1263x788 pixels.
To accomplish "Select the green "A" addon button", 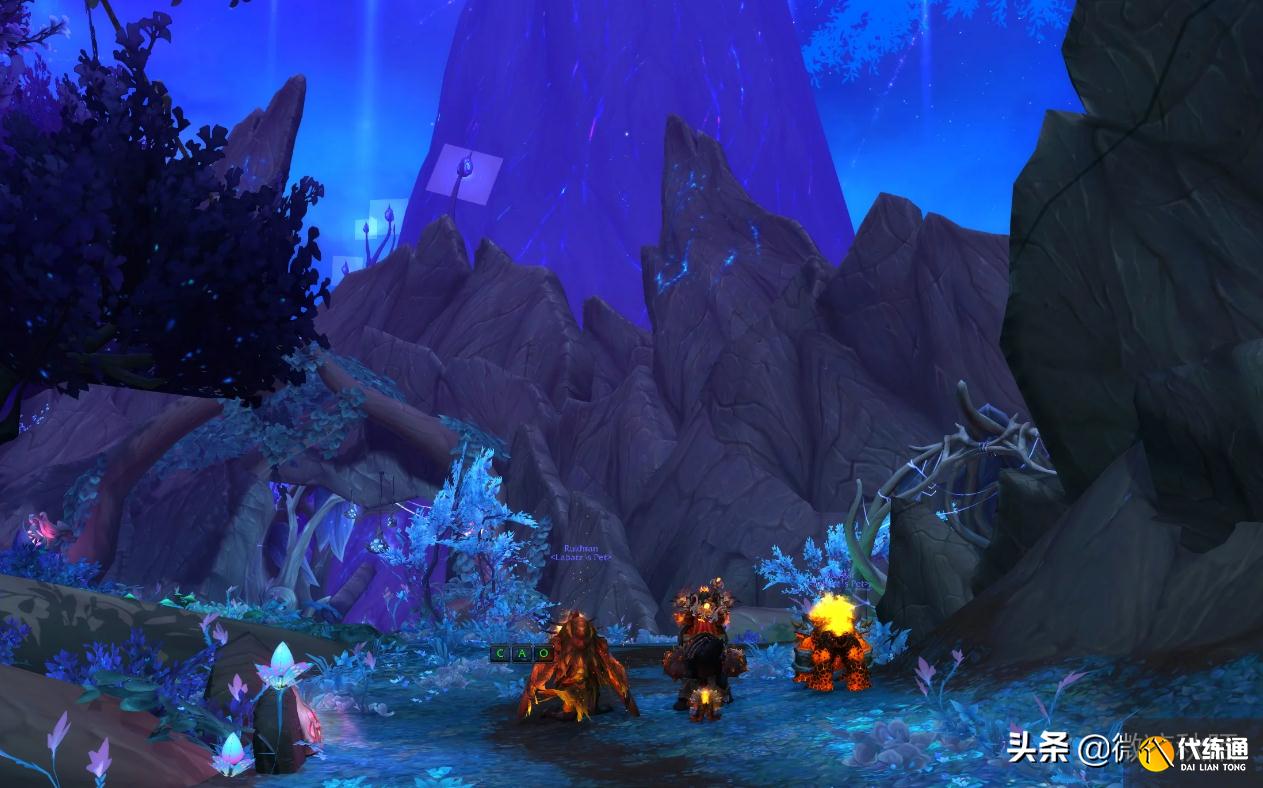I will pos(522,654).
